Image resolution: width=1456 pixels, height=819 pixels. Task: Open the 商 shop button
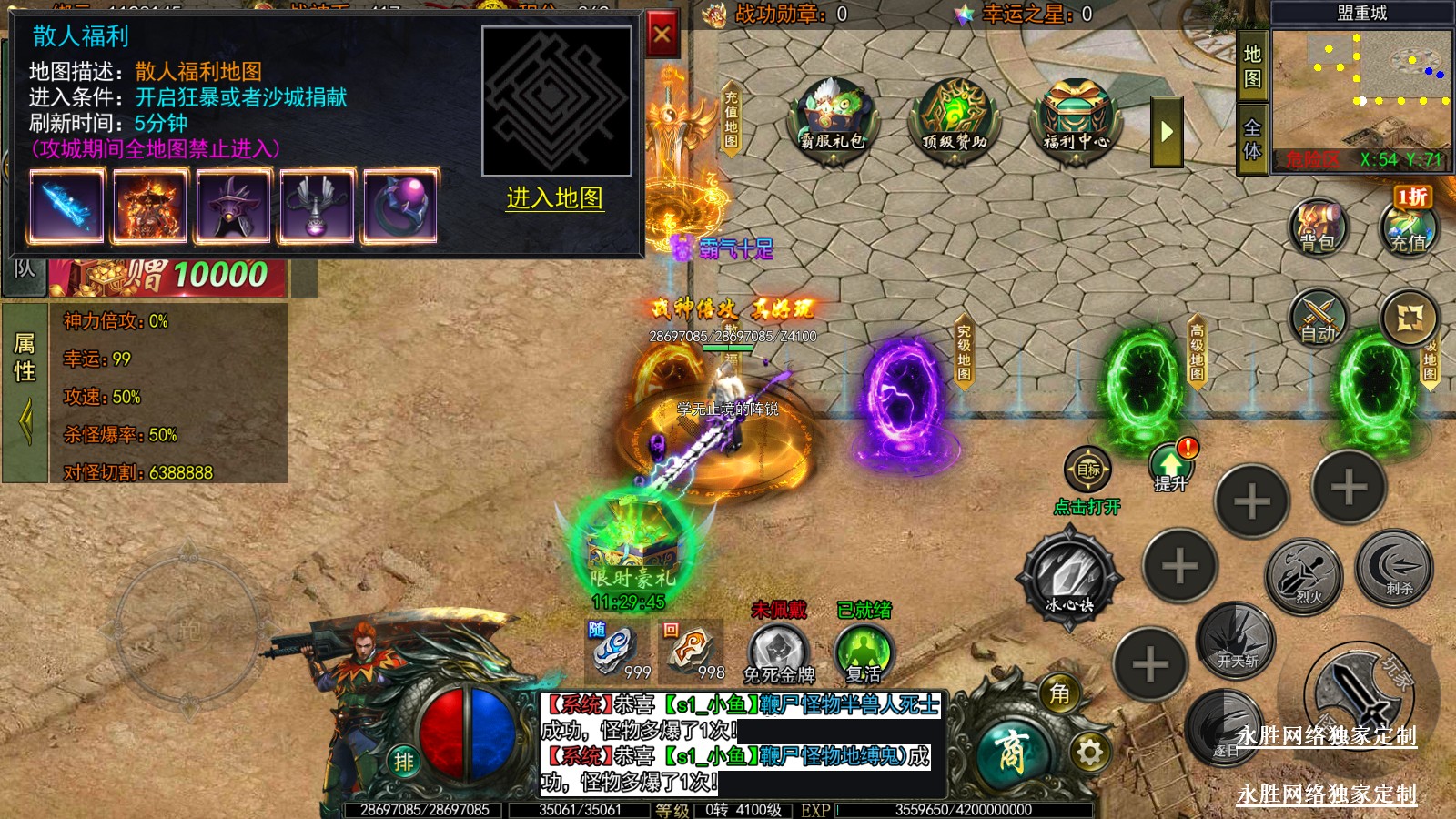point(1013,753)
